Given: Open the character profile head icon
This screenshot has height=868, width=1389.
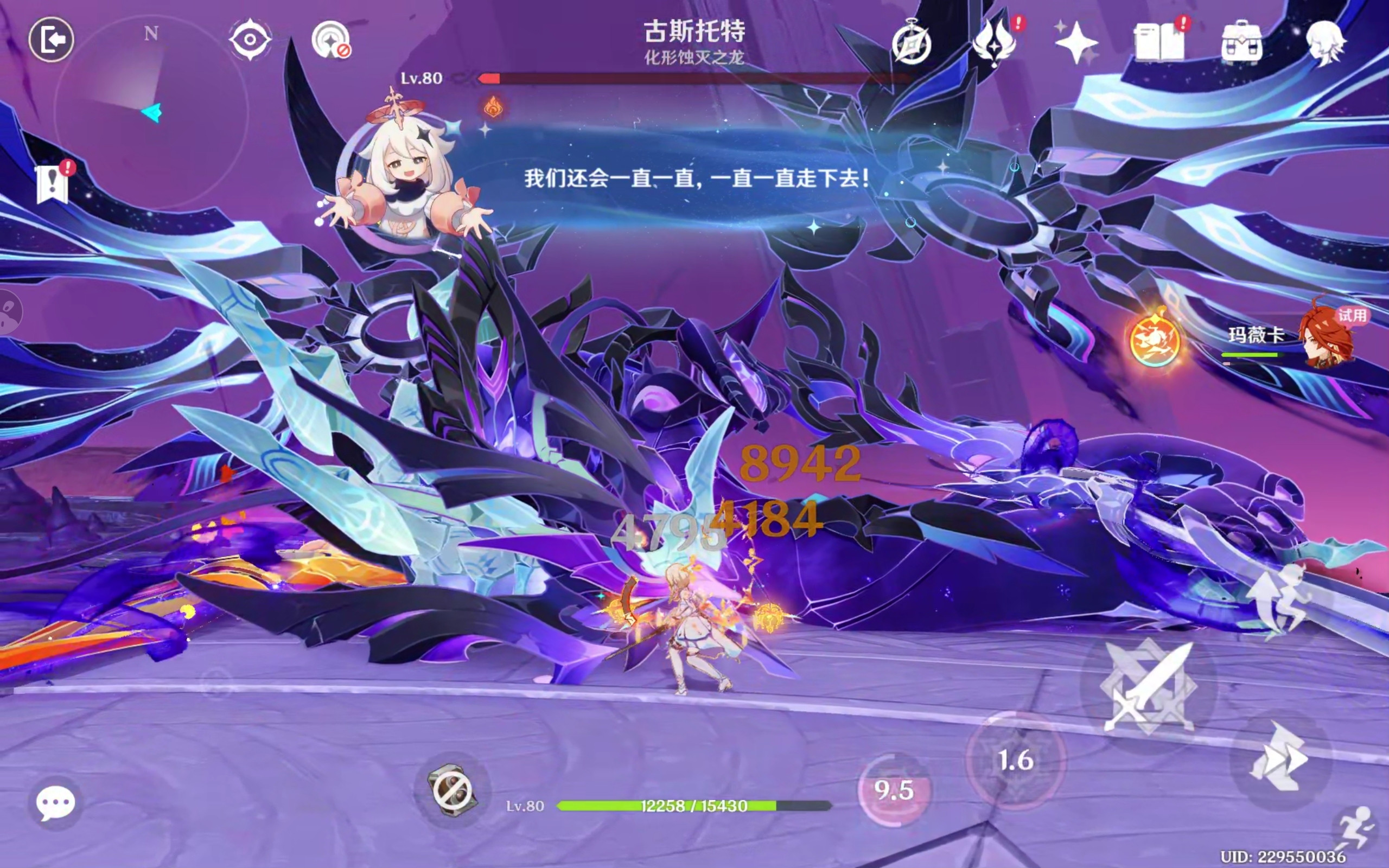Looking at the screenshot, I should (x=1325, y=43).
